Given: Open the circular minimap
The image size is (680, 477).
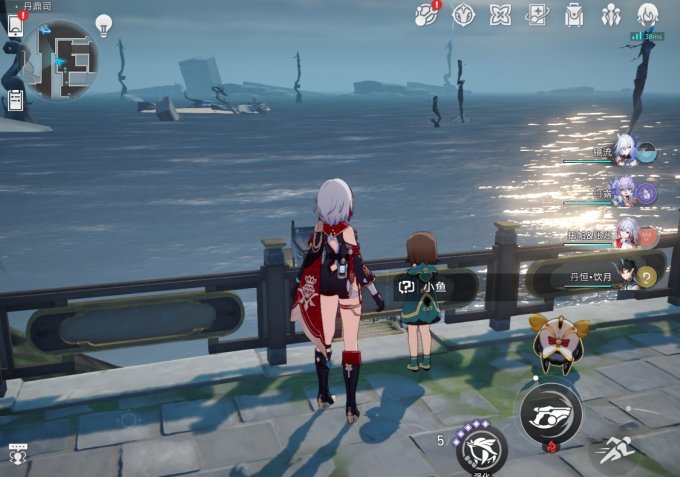Looking at the screenshot, I should (60, 60).
